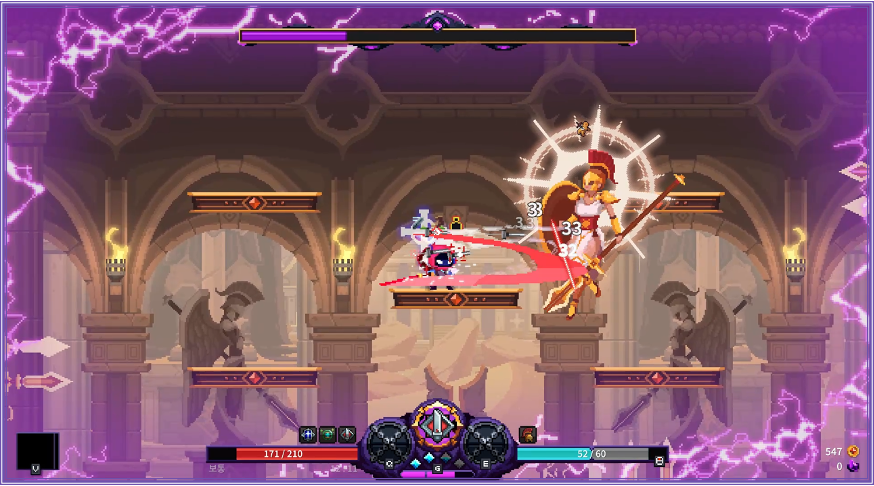Select the blue winged buff icon
874x486 pixels.
(x=308, y=434)
